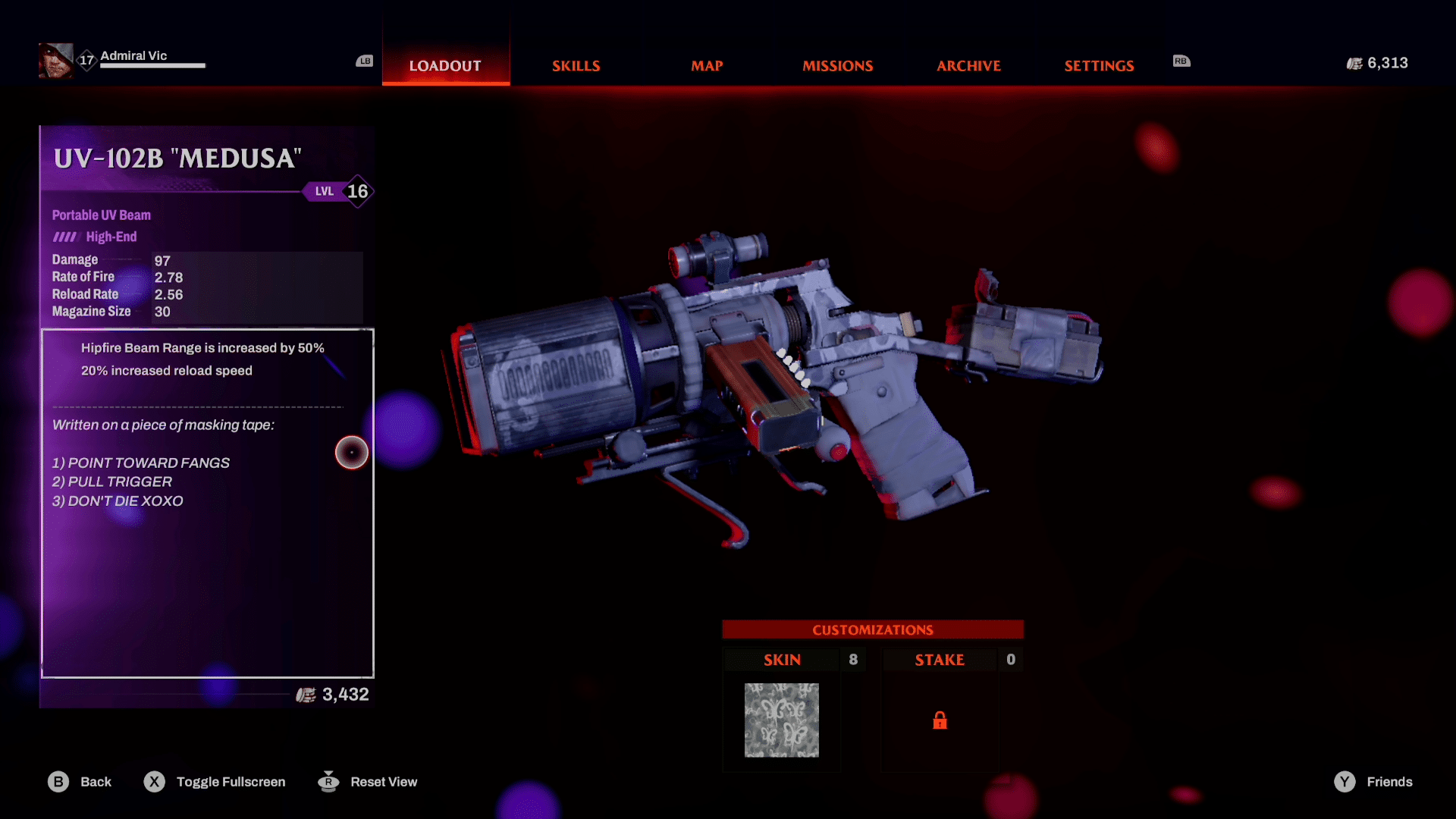
Task: Click the Admiral Vic experience progress bar
Action: [x=152, y=66]
